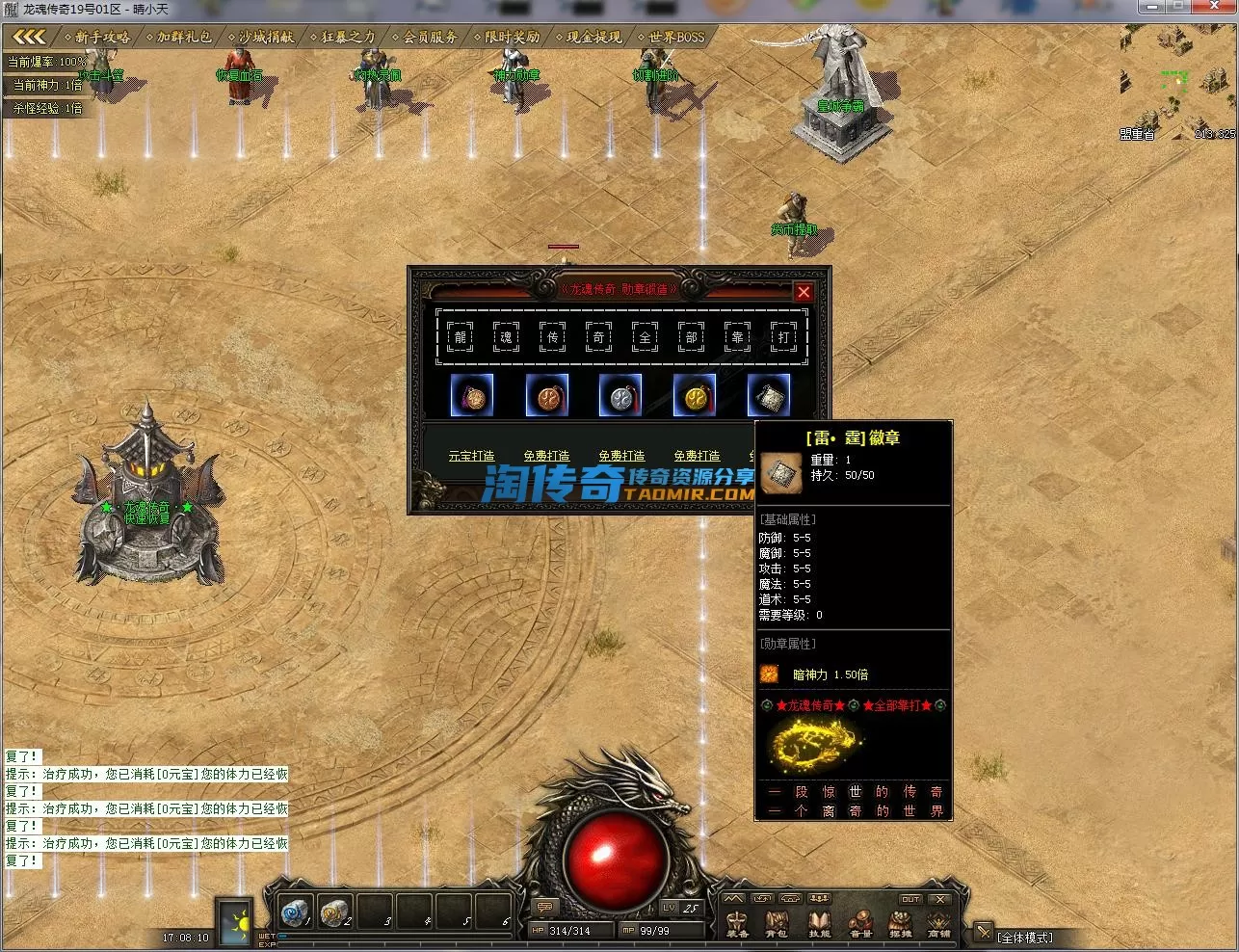
Task: Close the medal forging window
Action: click(x=804, y=291)
